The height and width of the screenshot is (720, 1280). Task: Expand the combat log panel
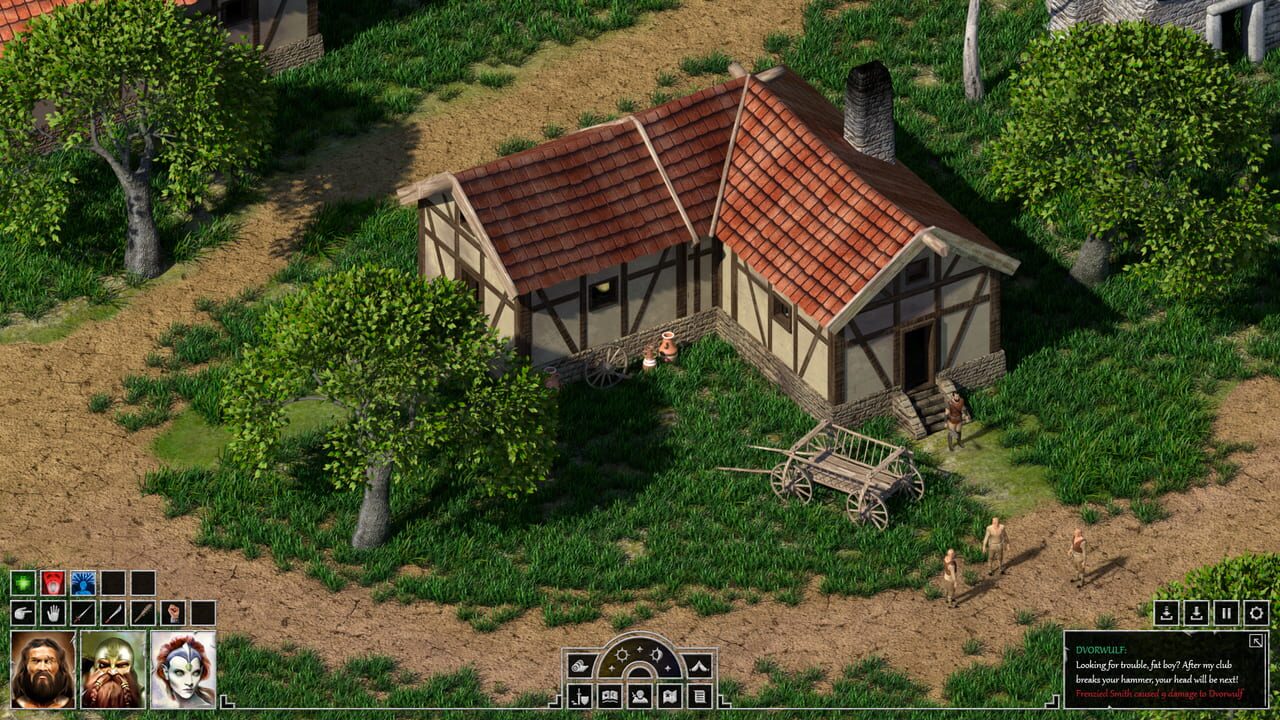click(1256, 641)
